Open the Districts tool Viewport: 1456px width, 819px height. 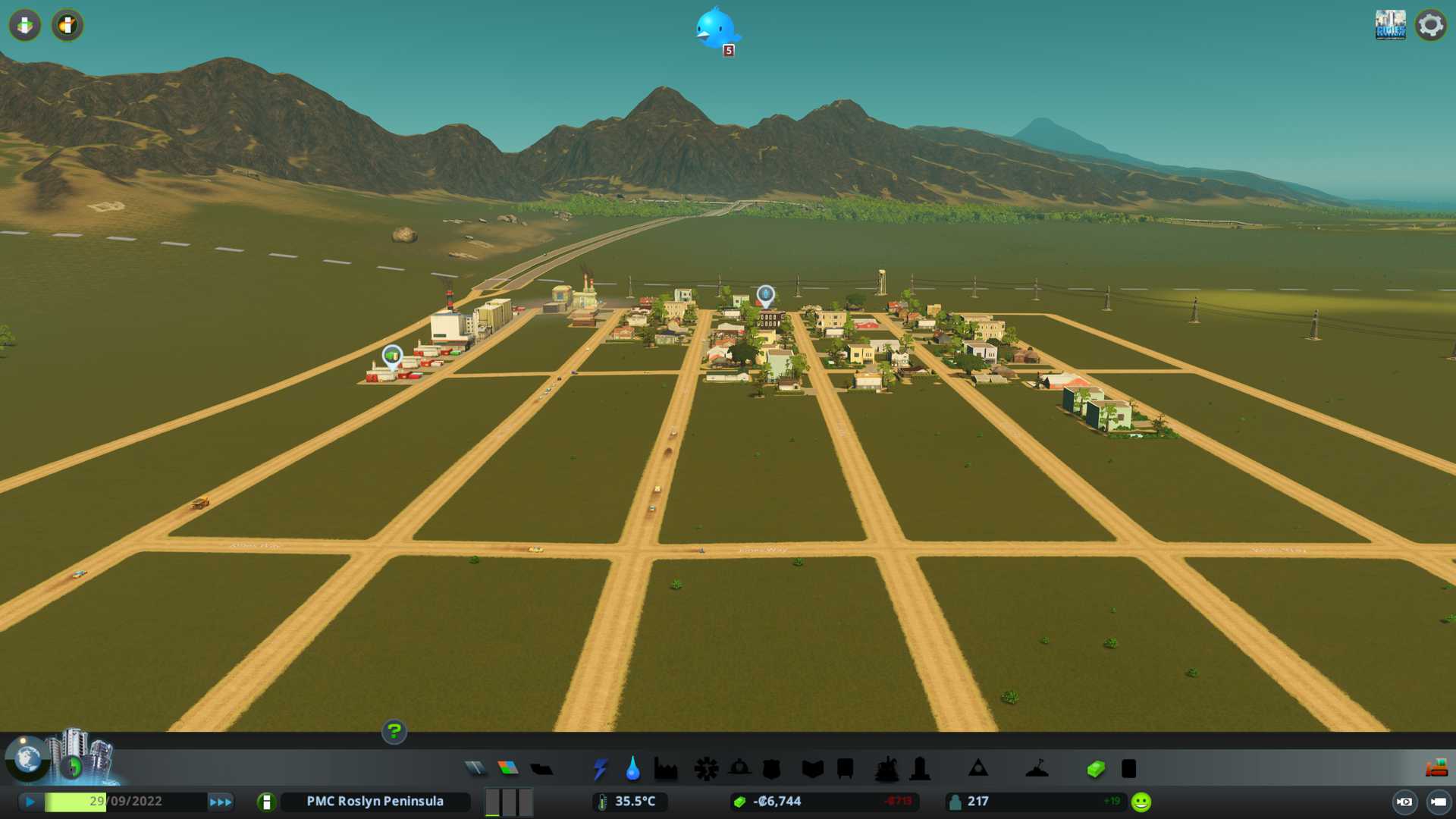[x=541, y=769]
